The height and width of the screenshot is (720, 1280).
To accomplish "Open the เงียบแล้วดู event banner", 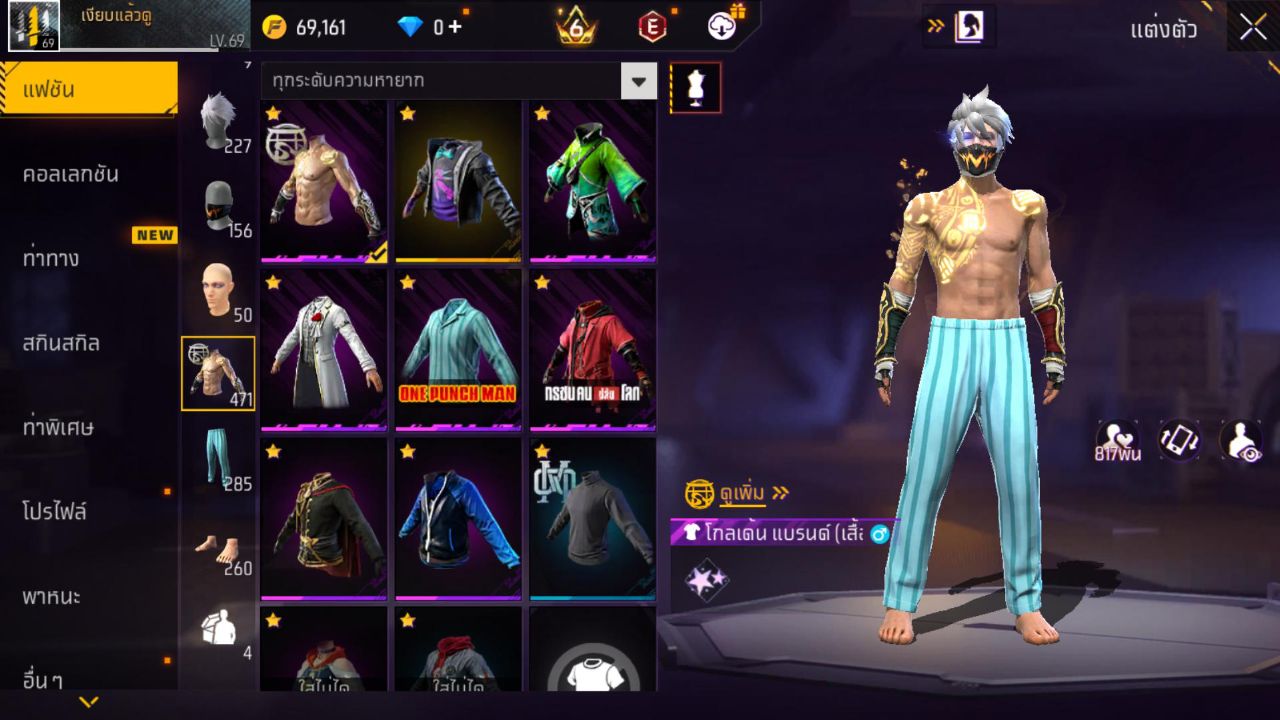I will coord(120,23).
